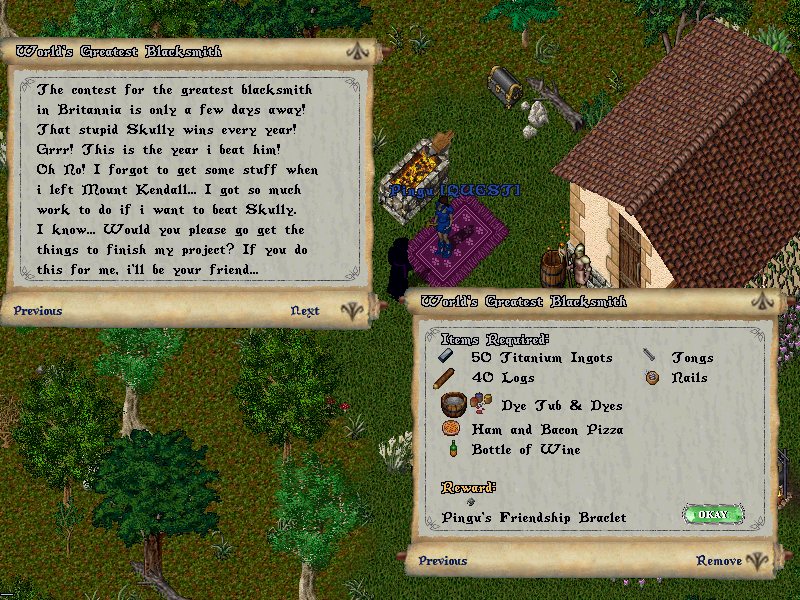Remove the World's Greatest Blacksmith quest

point(719,561)
